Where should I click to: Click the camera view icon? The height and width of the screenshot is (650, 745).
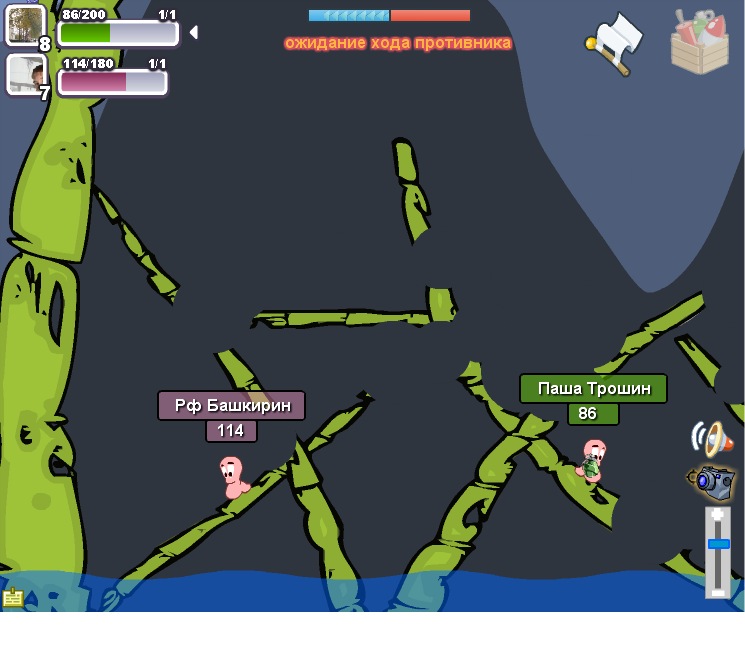pos(713,482)
